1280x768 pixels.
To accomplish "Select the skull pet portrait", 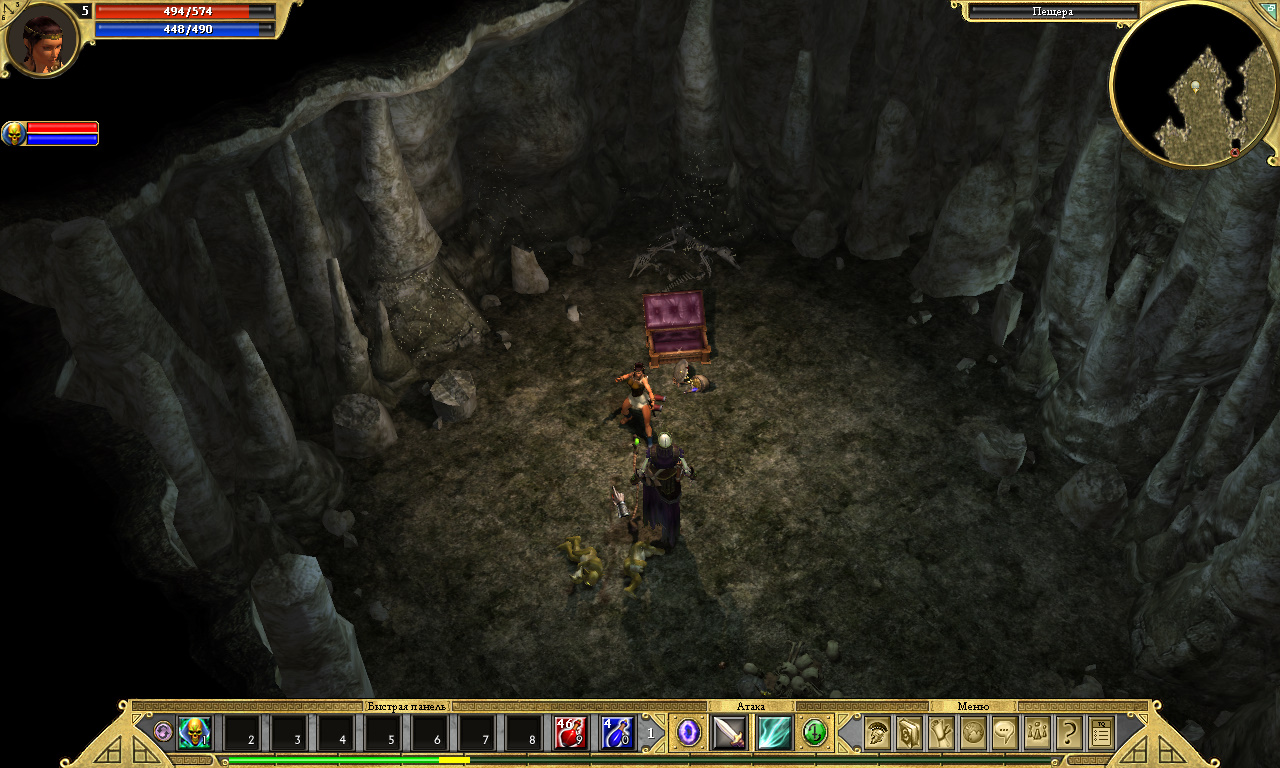I will click(x=14, y=133).
